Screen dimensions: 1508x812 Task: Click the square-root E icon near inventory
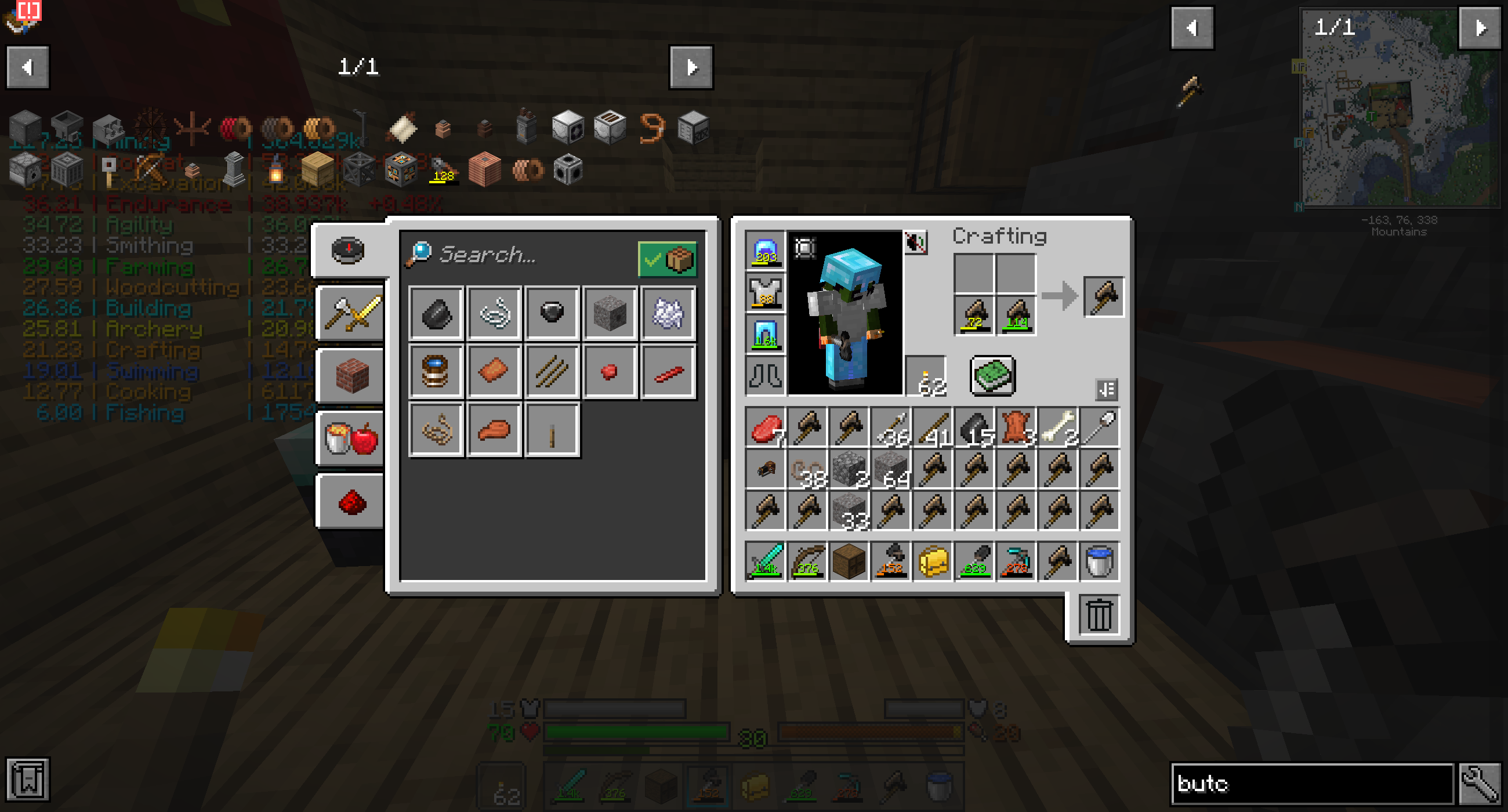pyautogui.click(x=1107, y=389)
